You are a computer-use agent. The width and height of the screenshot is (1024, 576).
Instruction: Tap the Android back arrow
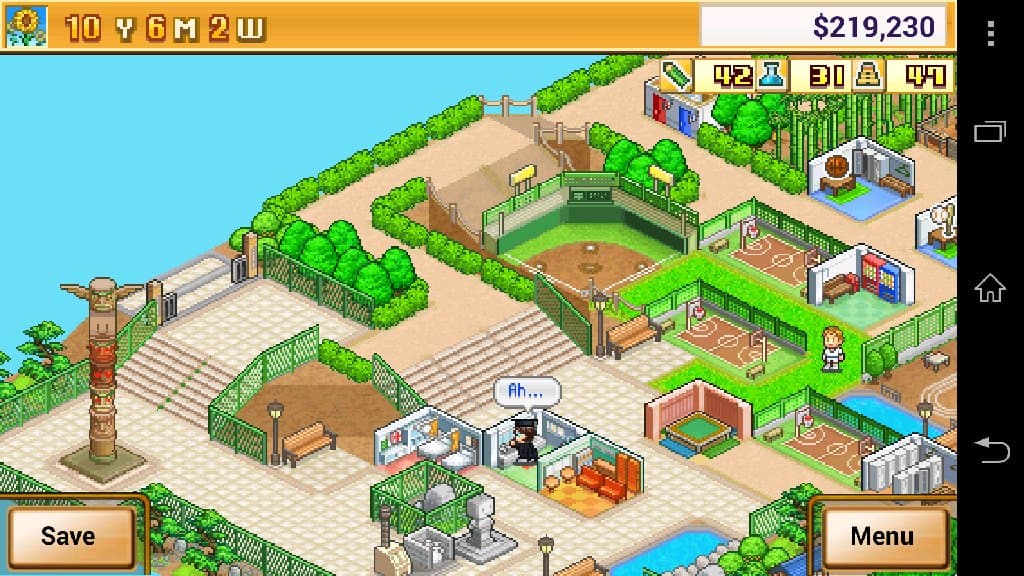(990, 449)
